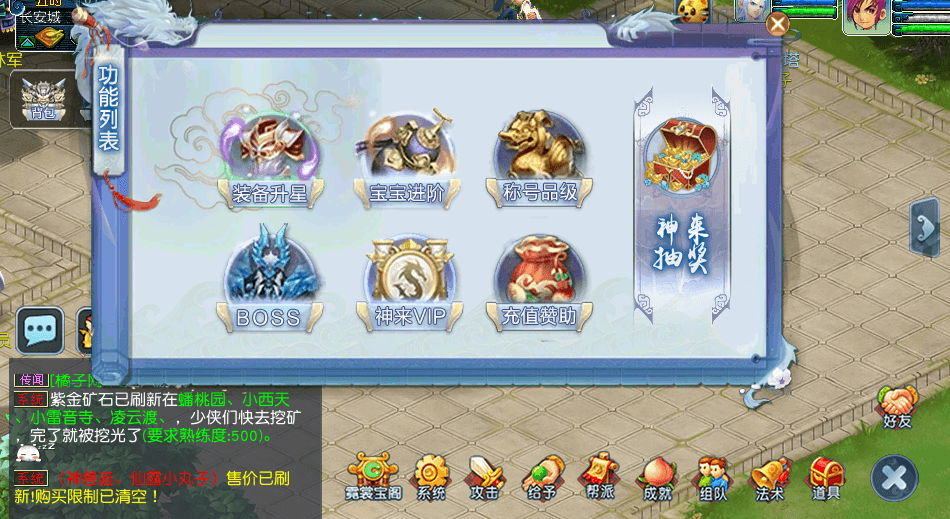
Task: Open the 神来VIP panel
Action: (x=406, y=285)
